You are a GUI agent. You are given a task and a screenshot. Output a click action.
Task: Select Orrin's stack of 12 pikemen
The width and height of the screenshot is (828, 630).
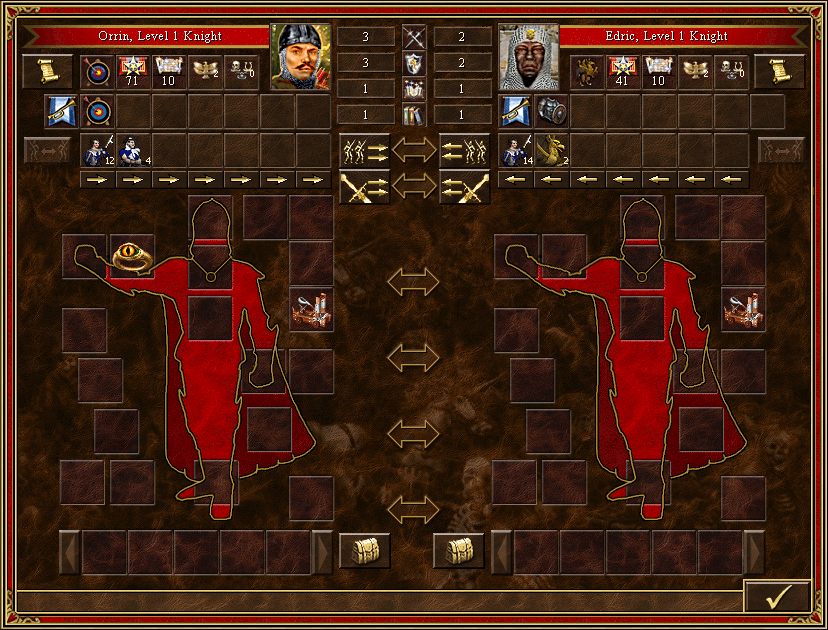98,150
